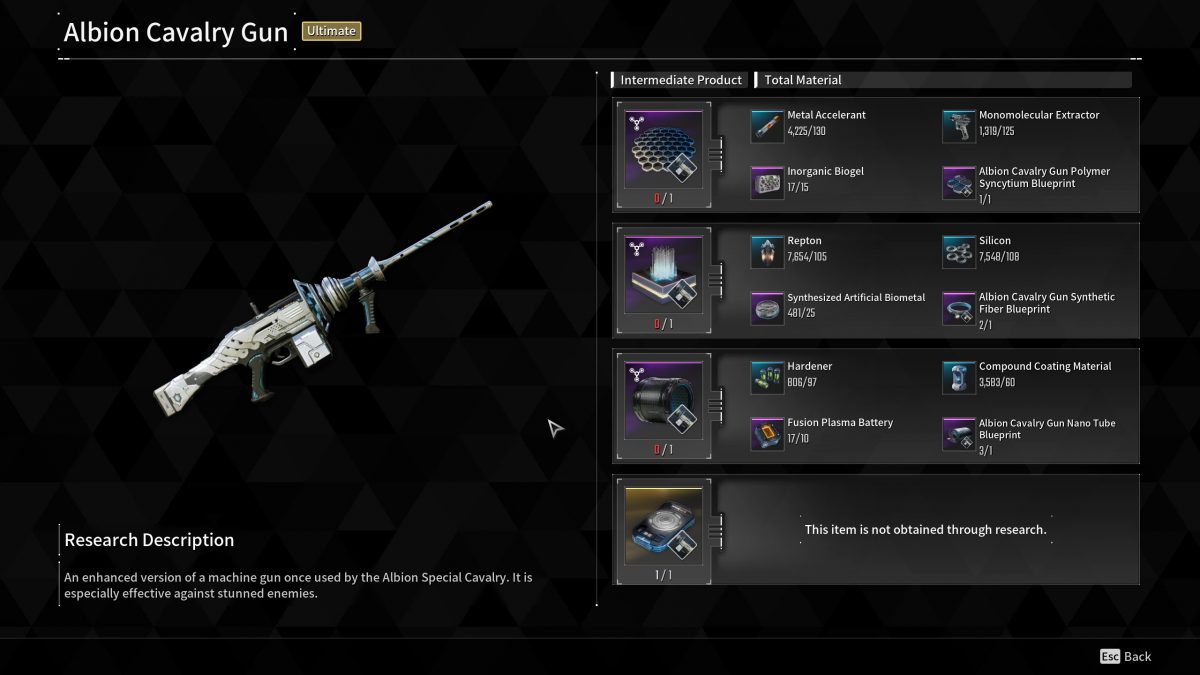Click the Hardener material icon
This screenshot has height=675, width=1200.
pos(767,377)
